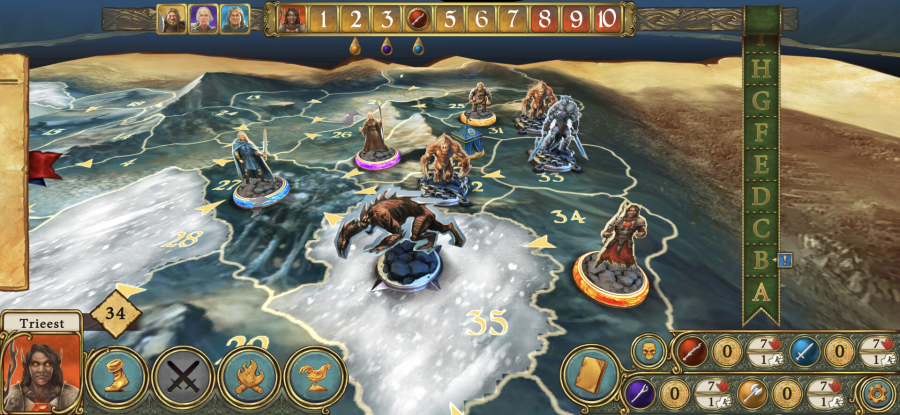Select hour 10 on the time track
The width and height of the screenshot is (900, 415).
click(606, 19)
